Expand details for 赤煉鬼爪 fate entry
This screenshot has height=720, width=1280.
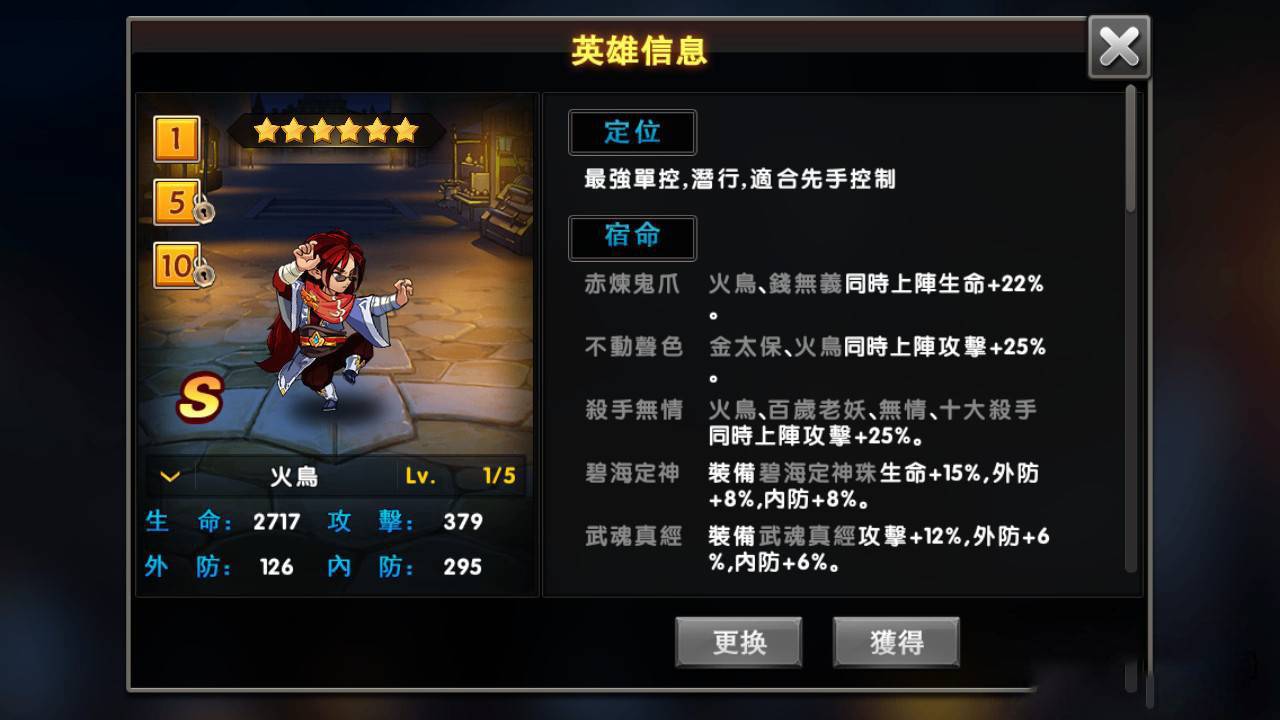(x=632, y=285)
